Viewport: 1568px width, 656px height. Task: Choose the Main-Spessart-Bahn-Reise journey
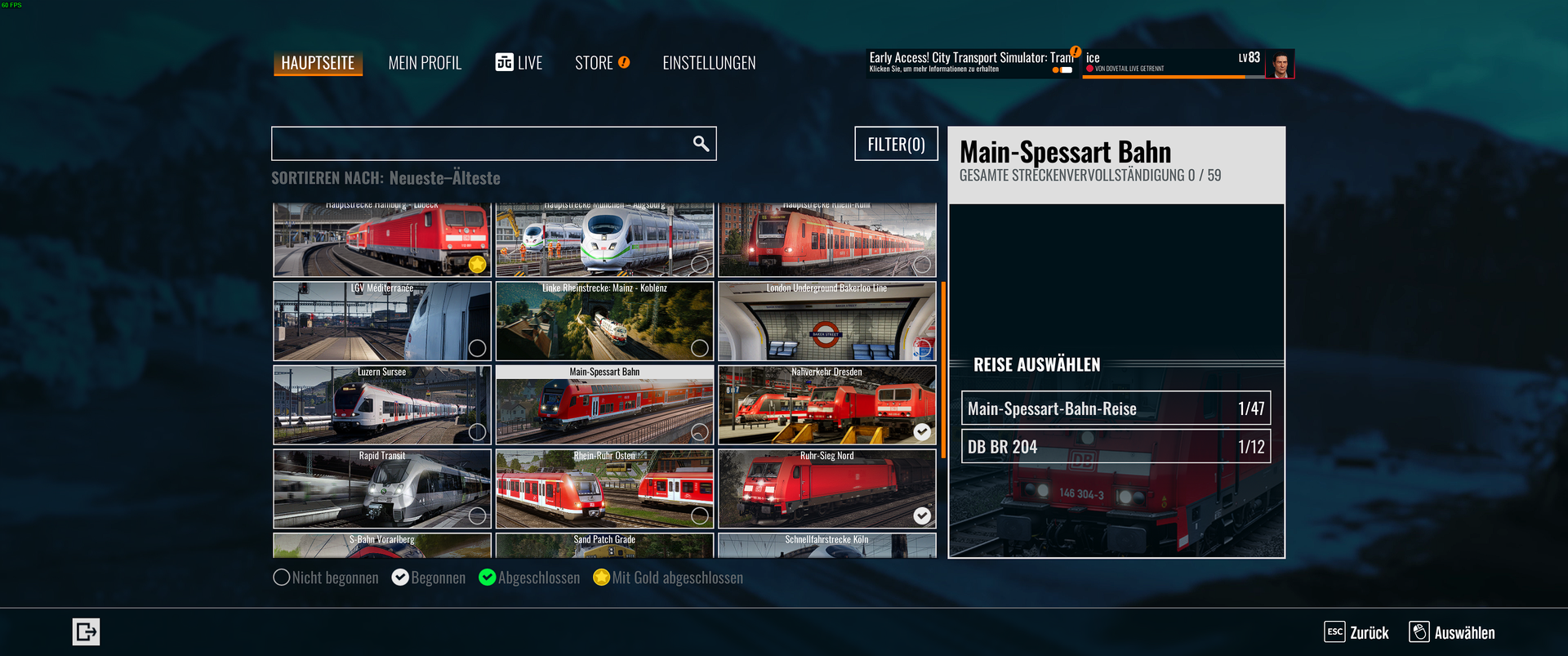(1116, 408)
